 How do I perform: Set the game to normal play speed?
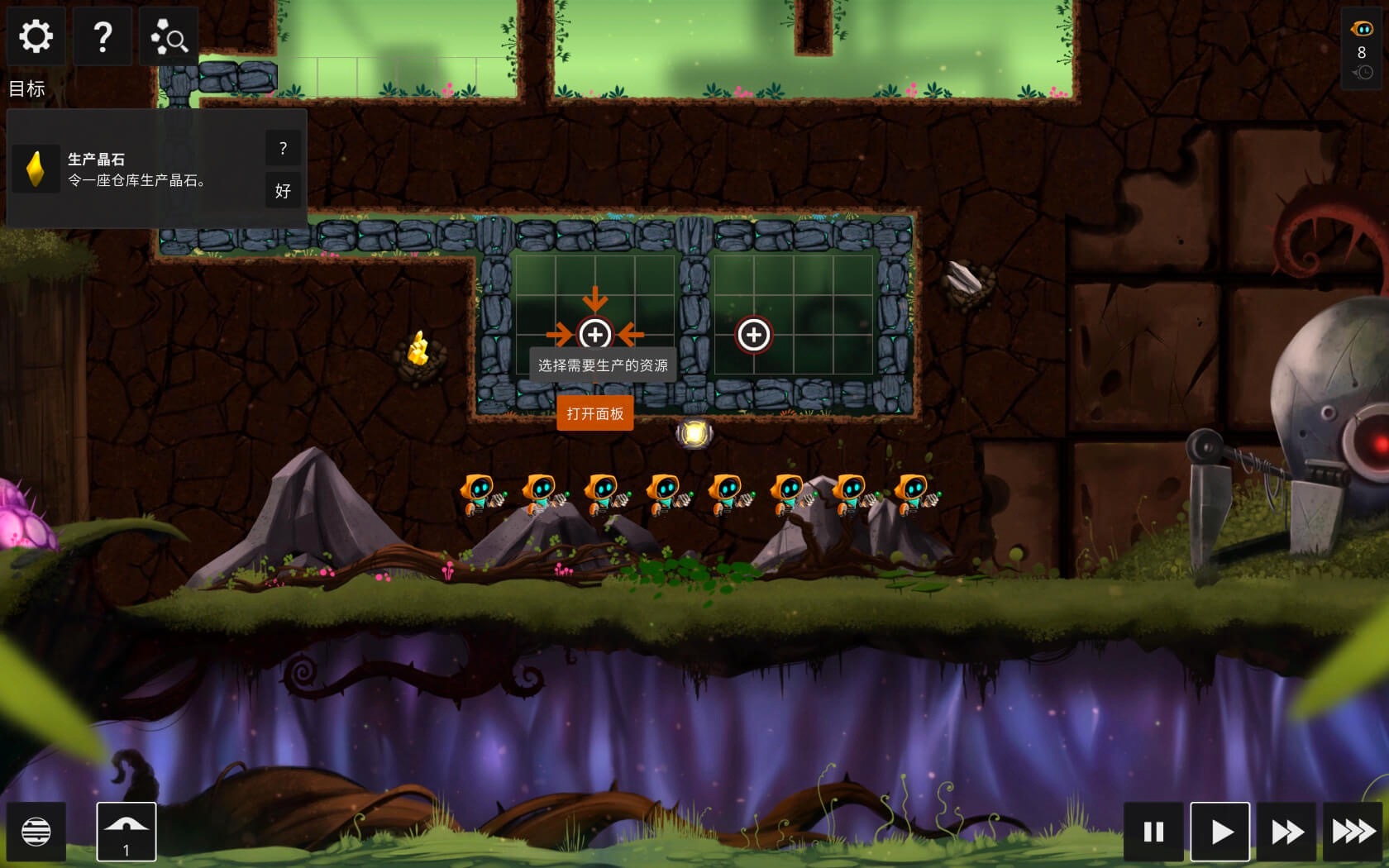tap(1220, 832)
